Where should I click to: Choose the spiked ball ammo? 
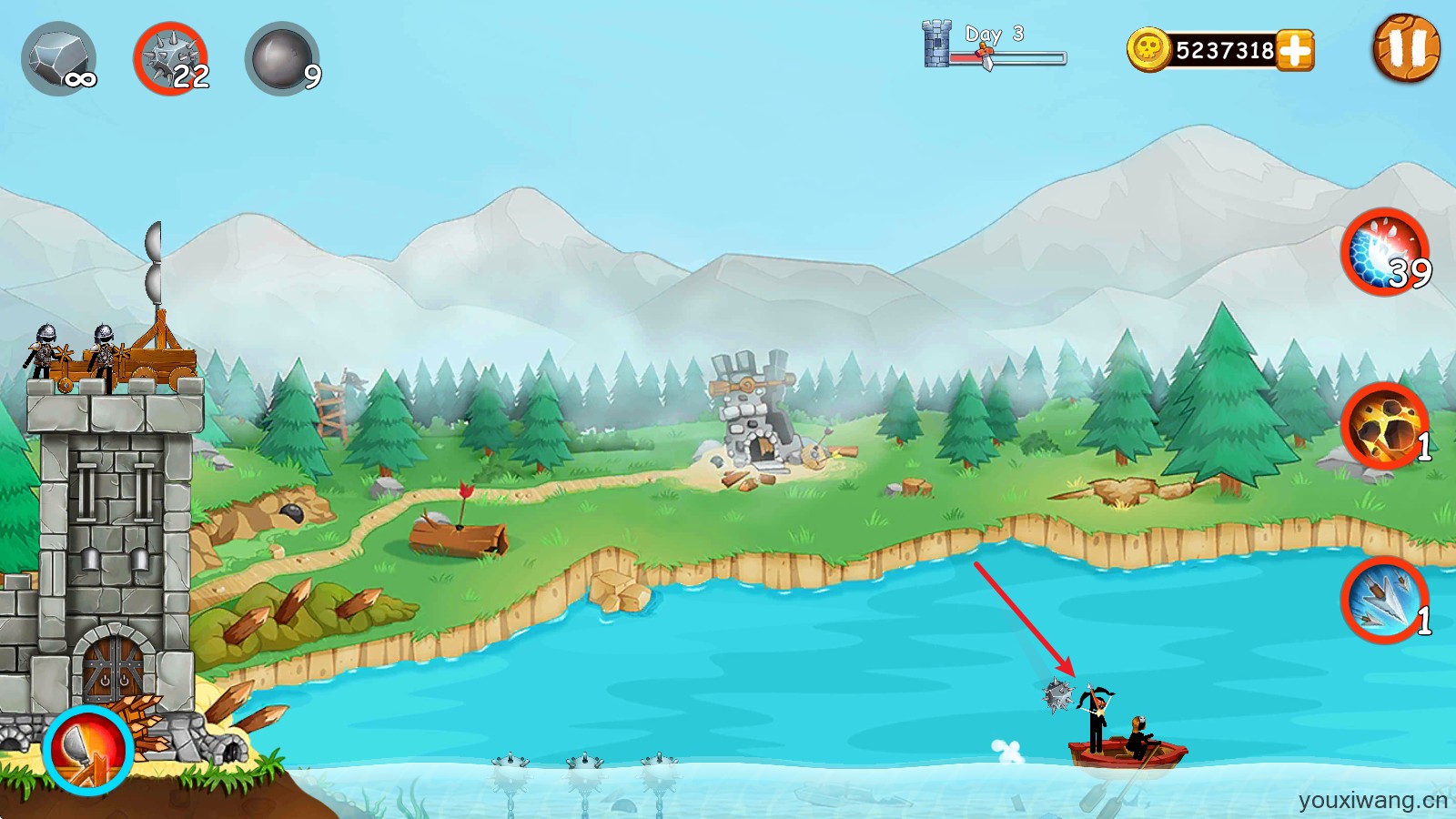171,60
